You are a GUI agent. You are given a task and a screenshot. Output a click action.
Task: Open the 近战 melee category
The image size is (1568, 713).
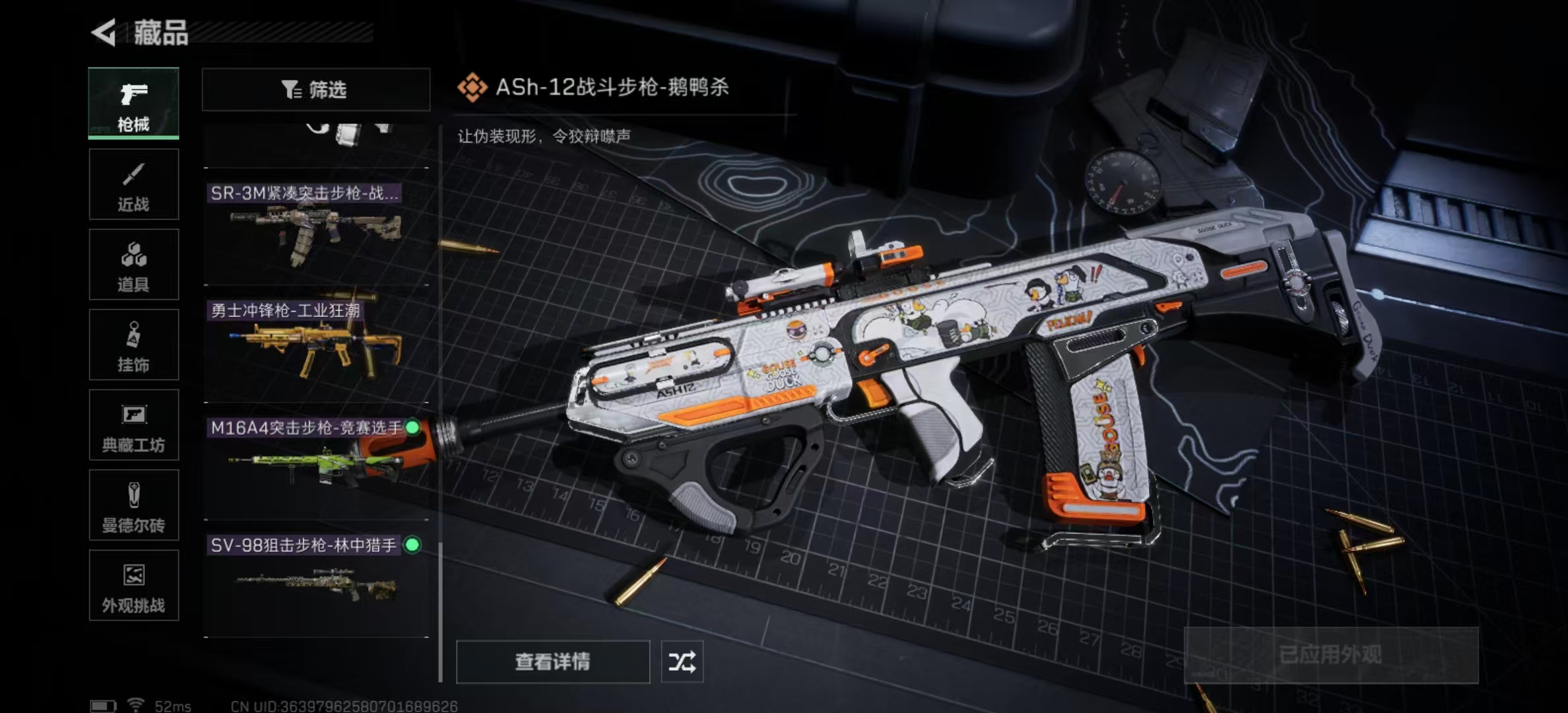tap(133, 184)
